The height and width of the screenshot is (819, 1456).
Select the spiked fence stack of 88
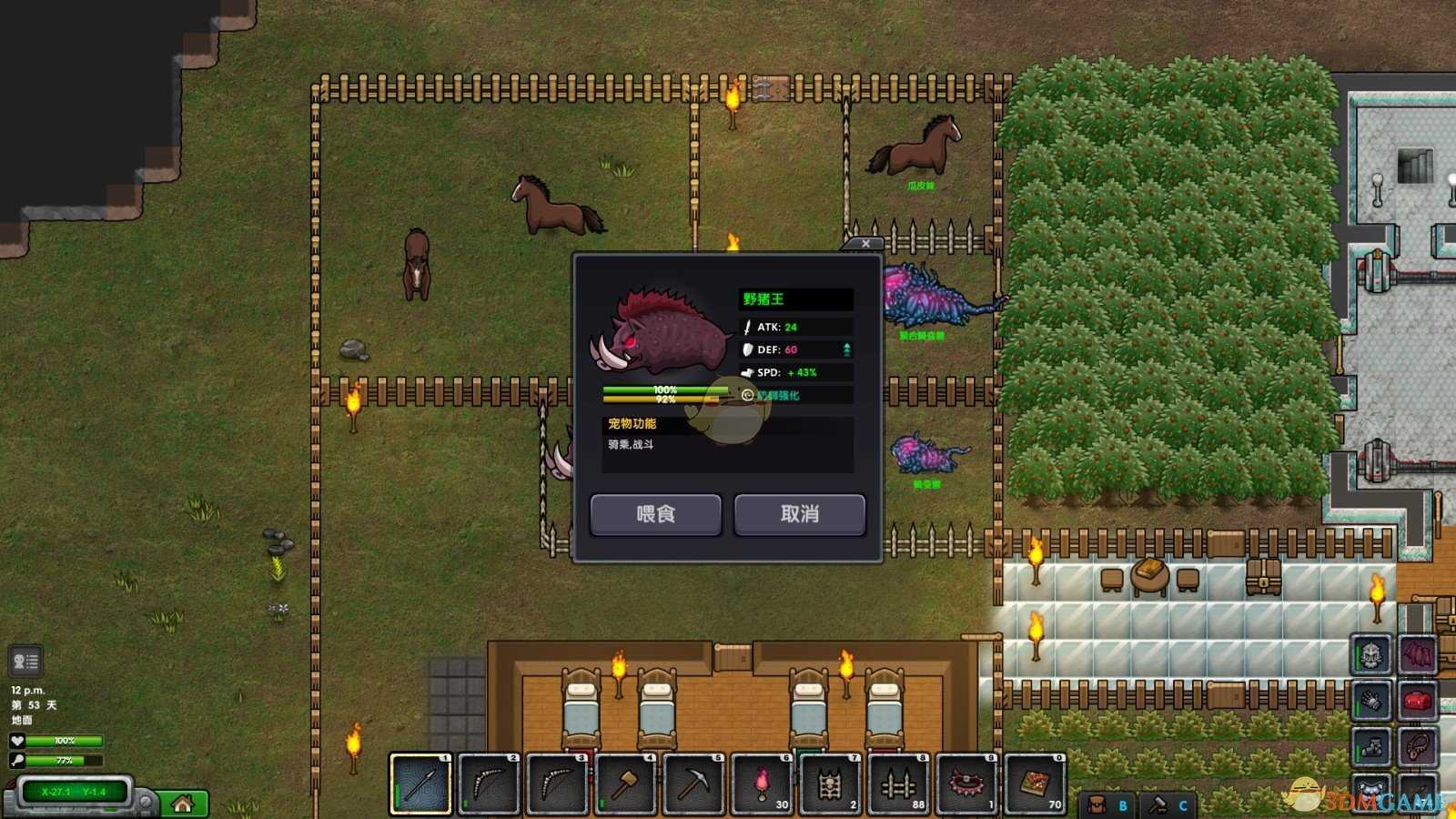(x=898, y=784)
